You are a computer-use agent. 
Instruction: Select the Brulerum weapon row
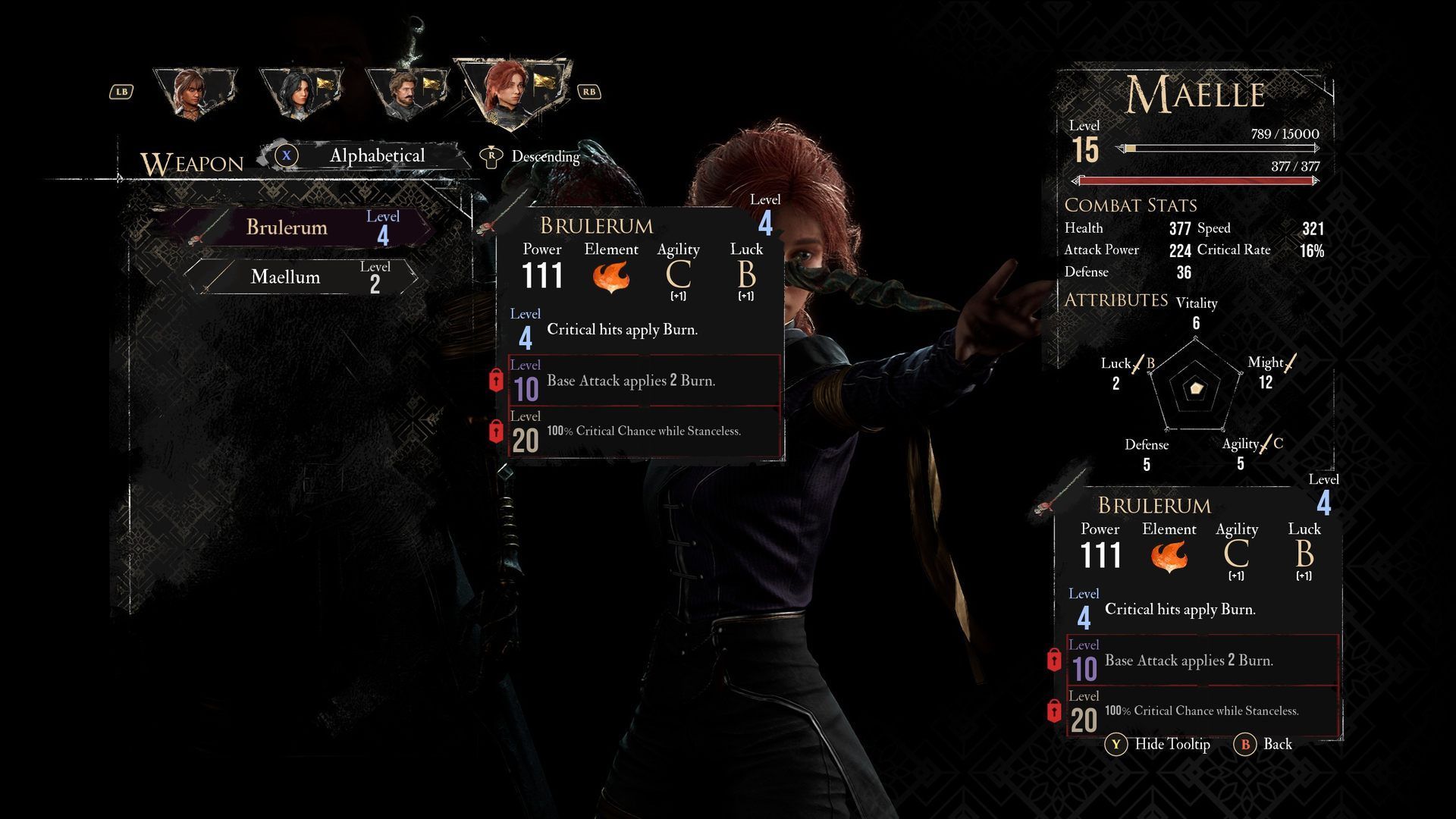(300, 227)
